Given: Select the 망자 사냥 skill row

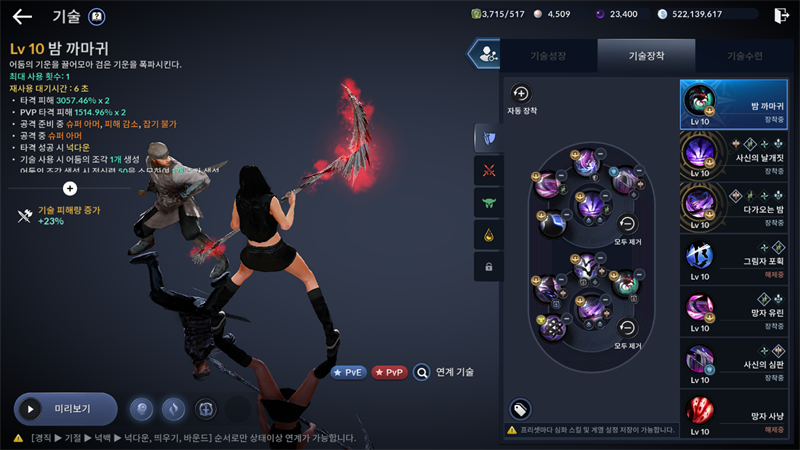Looking at the screenshot, I should [x=738, y=413].
